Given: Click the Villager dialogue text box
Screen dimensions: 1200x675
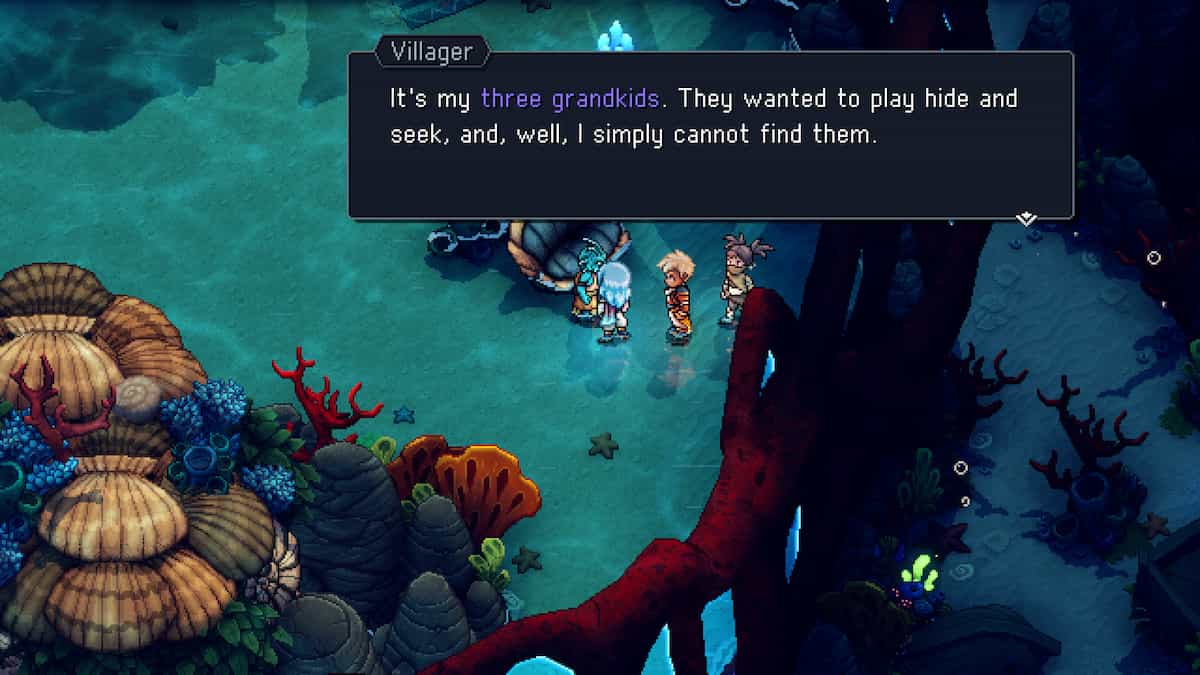Looking at the screenshot, I should [x=710, y=135].
